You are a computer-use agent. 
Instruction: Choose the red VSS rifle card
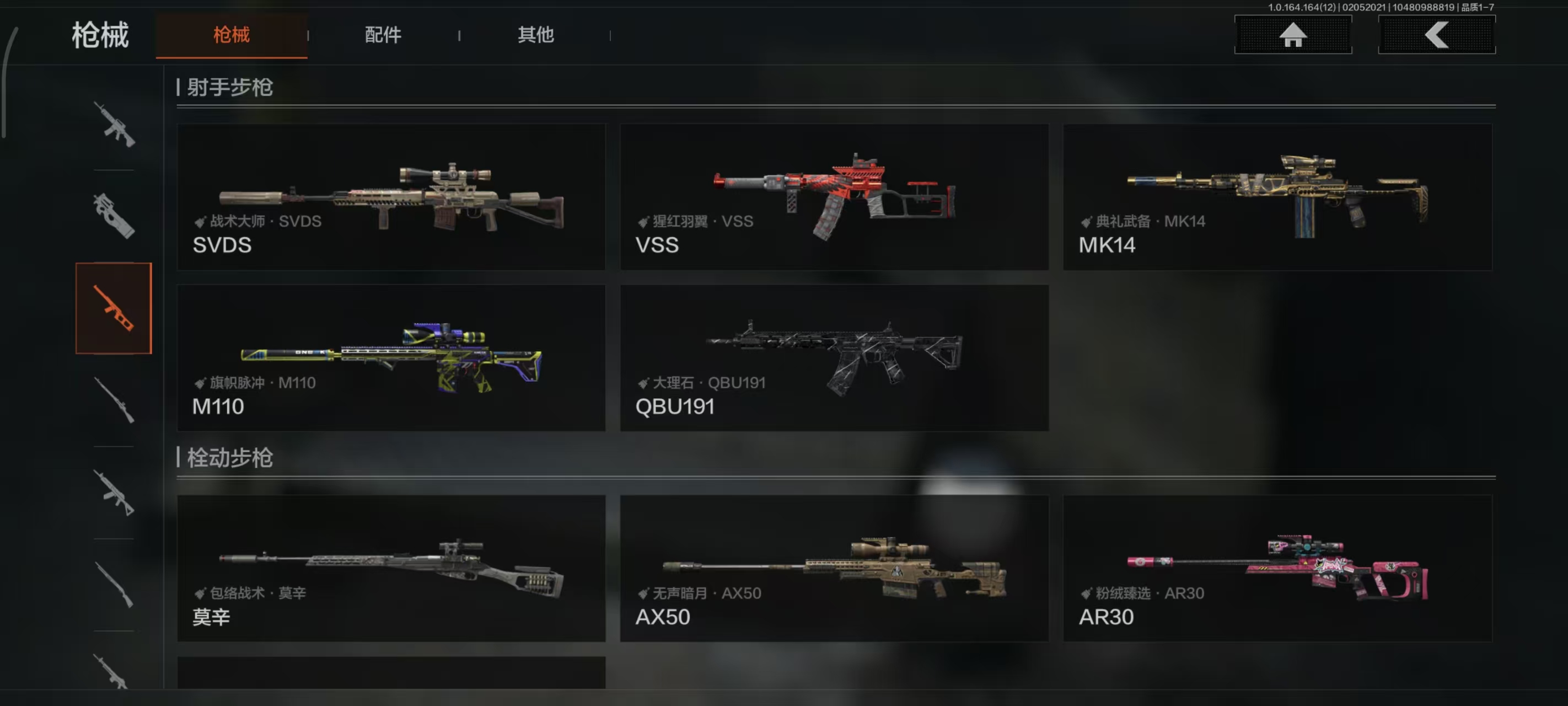click(834, 197)
